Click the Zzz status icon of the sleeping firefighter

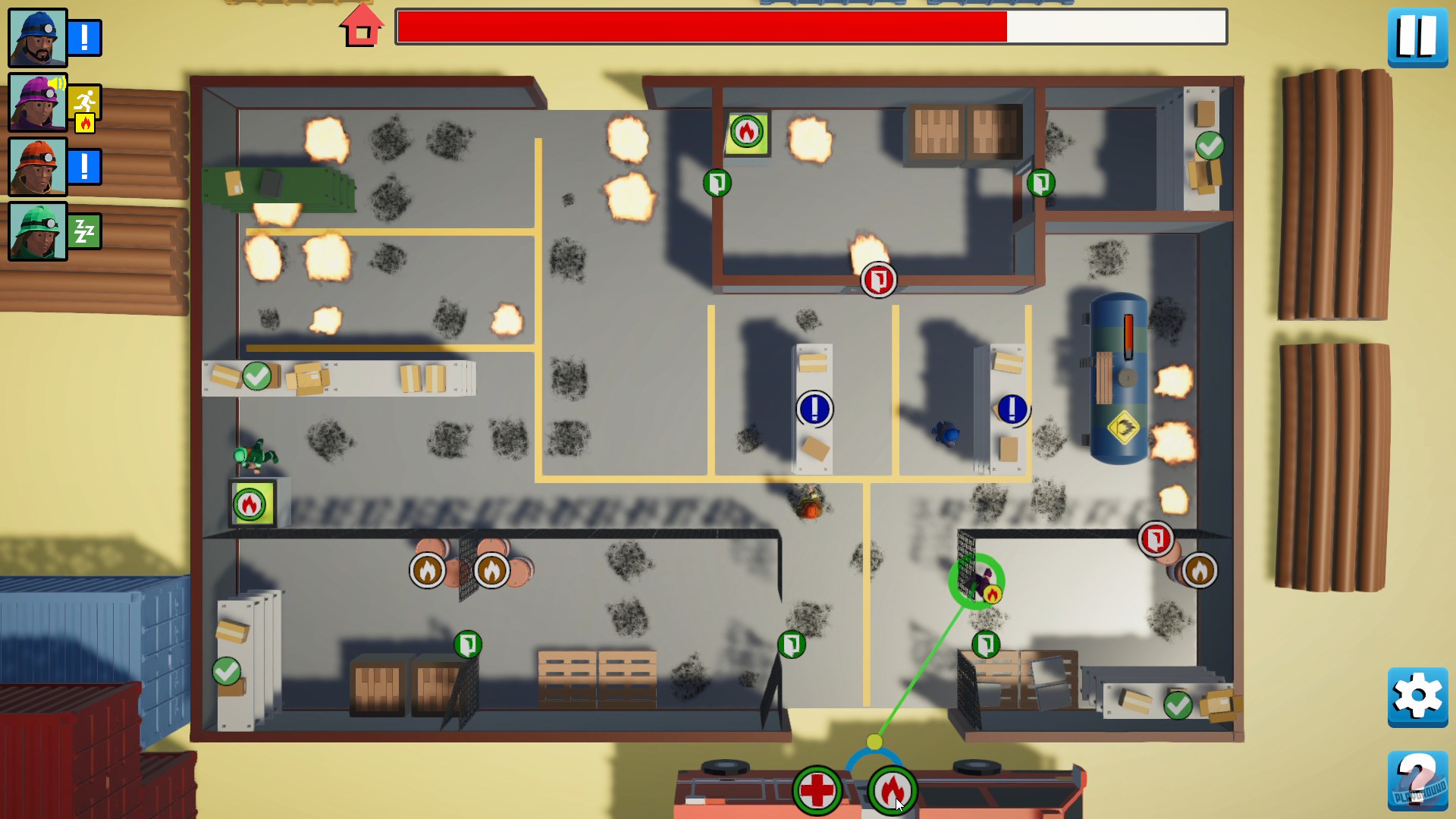point(85,230)
